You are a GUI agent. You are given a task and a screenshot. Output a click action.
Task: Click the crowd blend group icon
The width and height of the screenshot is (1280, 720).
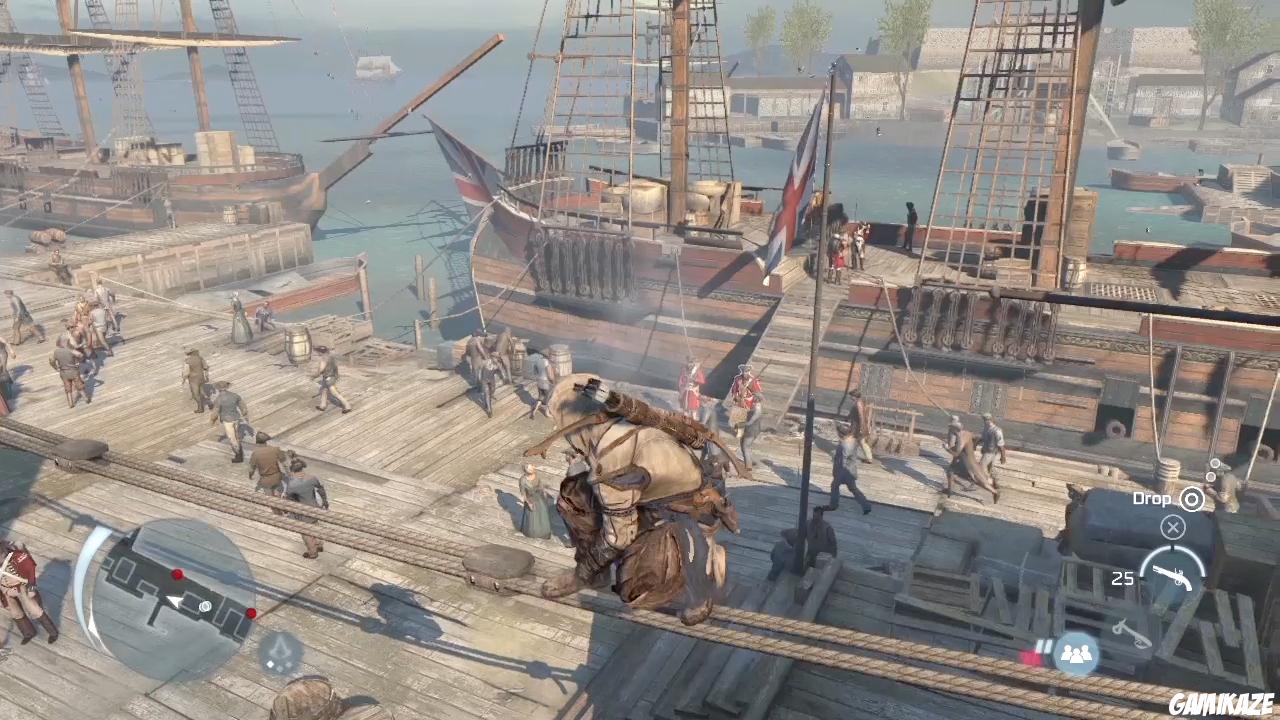point(1077,652)
